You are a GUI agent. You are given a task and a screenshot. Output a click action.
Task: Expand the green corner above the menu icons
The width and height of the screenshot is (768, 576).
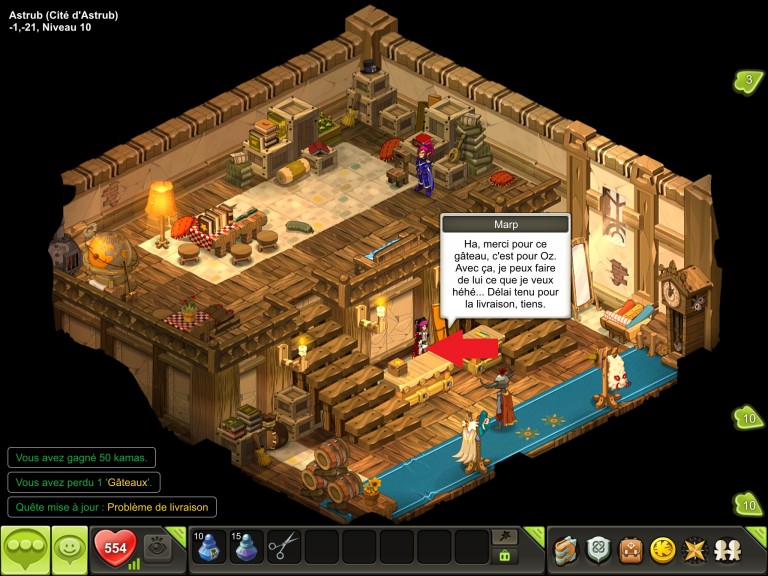[757, 535]
